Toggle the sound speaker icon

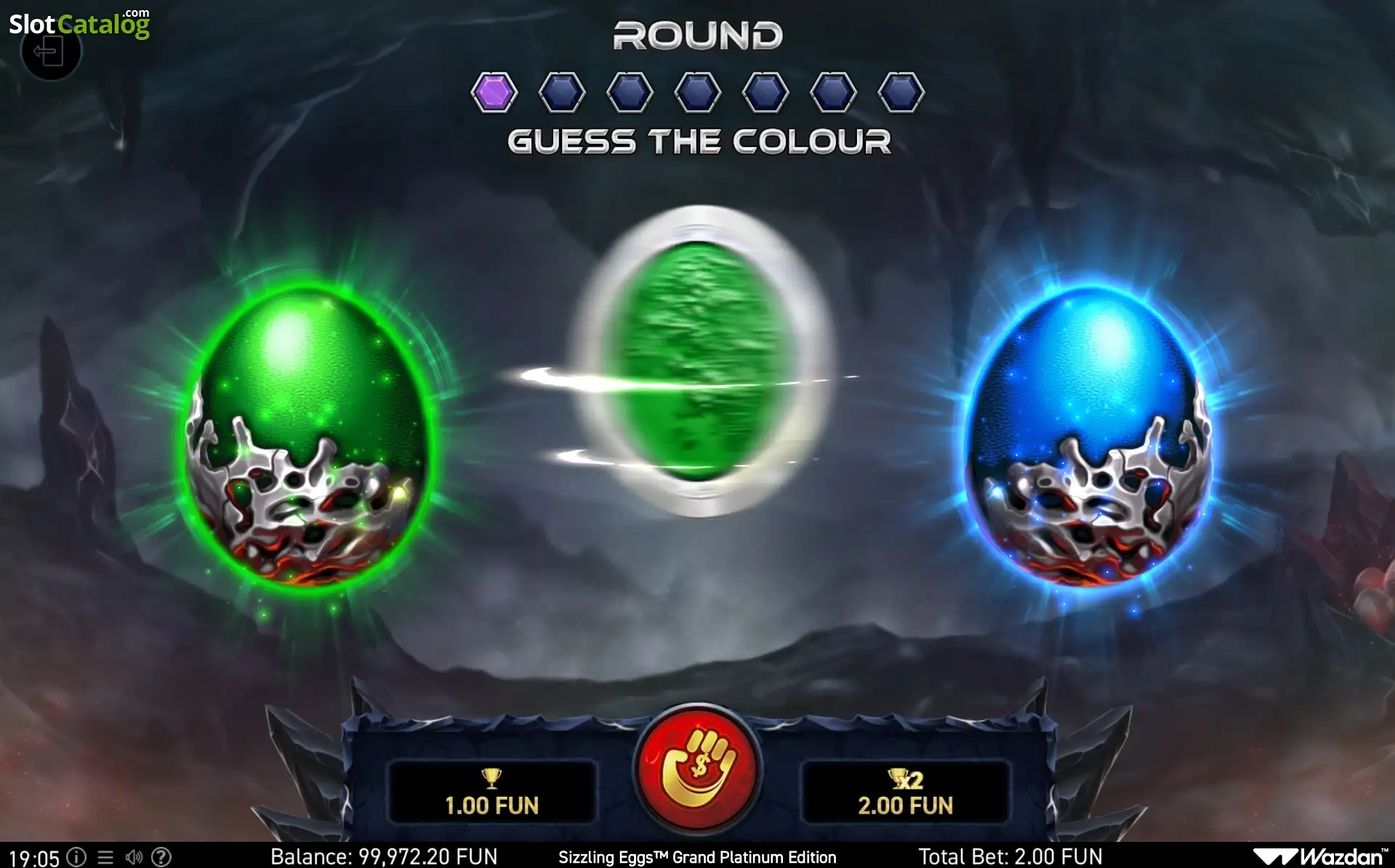tap(134, 857)
